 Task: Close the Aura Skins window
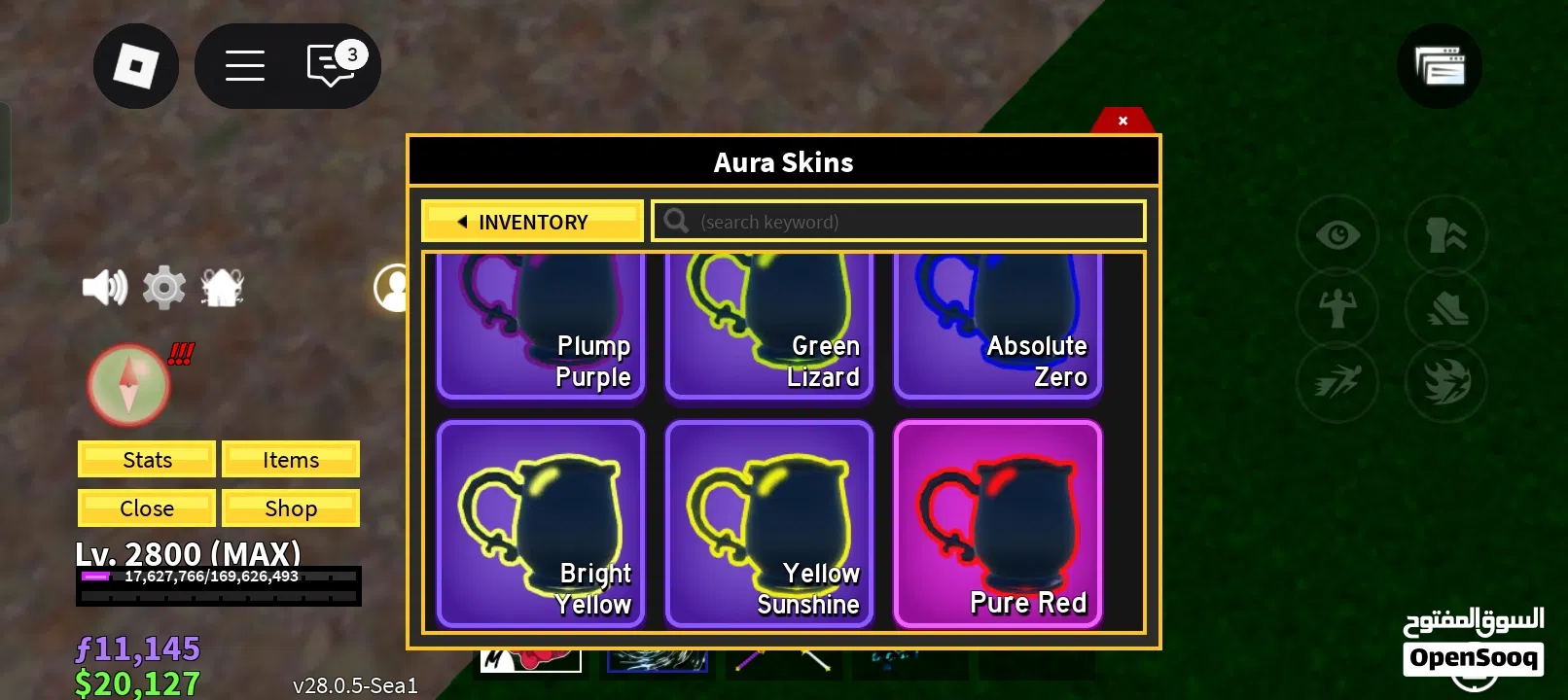(x=1123, y=121)
